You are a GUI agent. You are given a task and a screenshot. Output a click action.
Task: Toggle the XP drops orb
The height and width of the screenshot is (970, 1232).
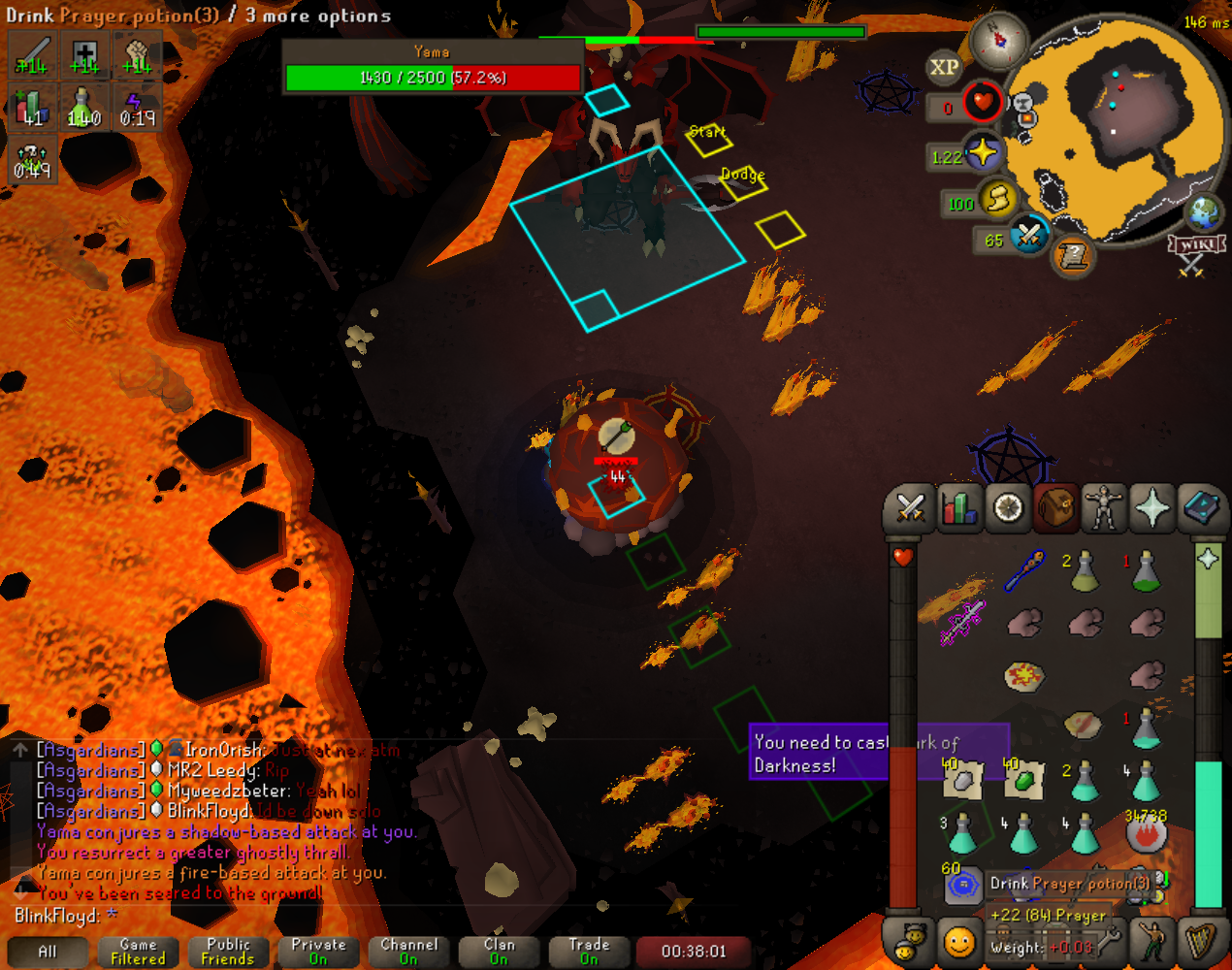point(944,67)
